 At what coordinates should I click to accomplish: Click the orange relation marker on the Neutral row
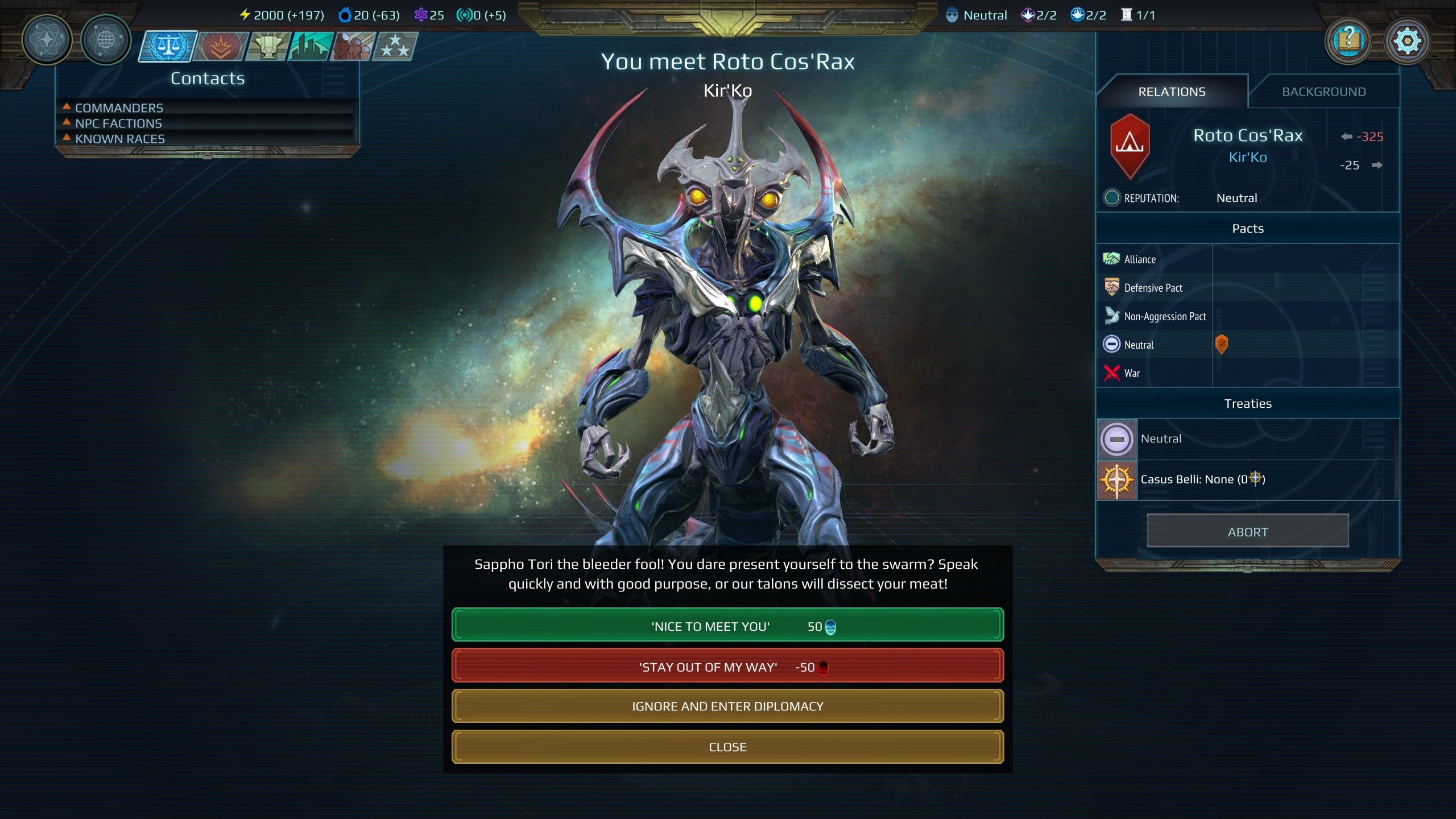(1223, 345)
